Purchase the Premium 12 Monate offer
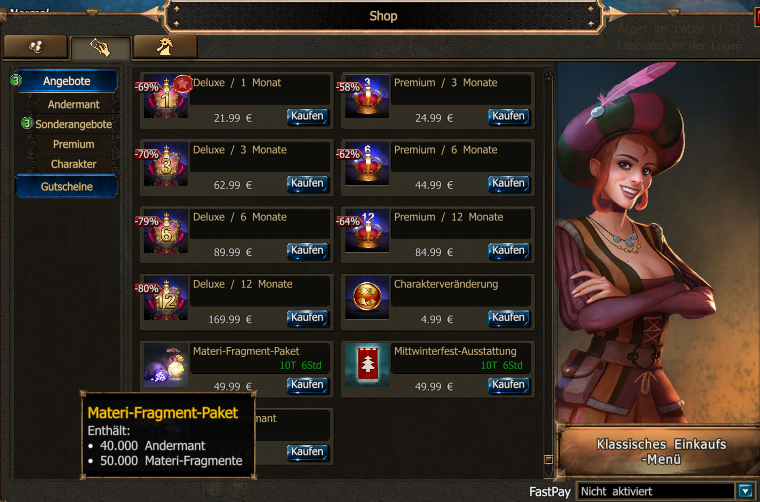 point(508,251)
